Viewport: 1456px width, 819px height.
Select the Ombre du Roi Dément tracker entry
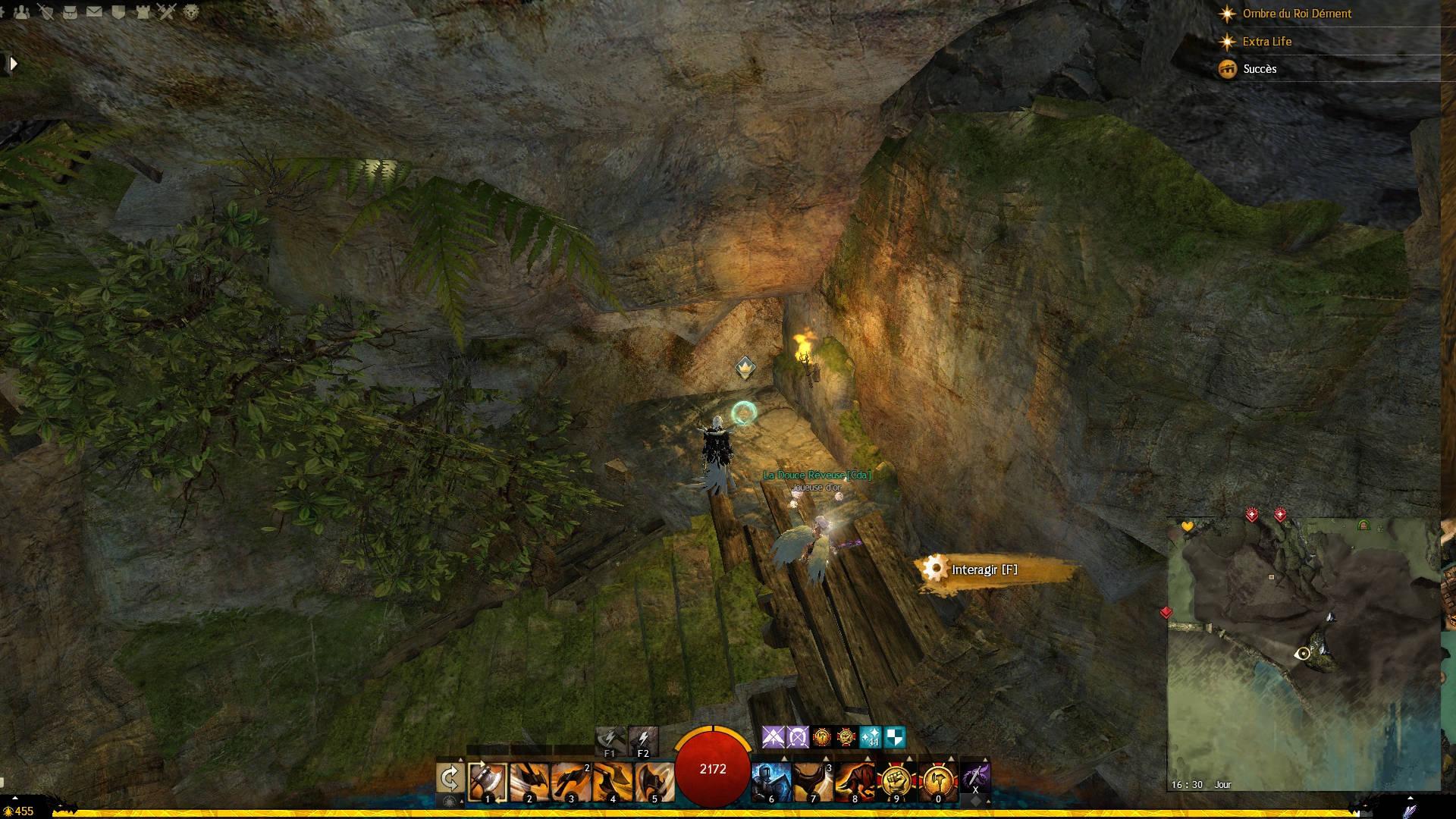[1296, 14]
